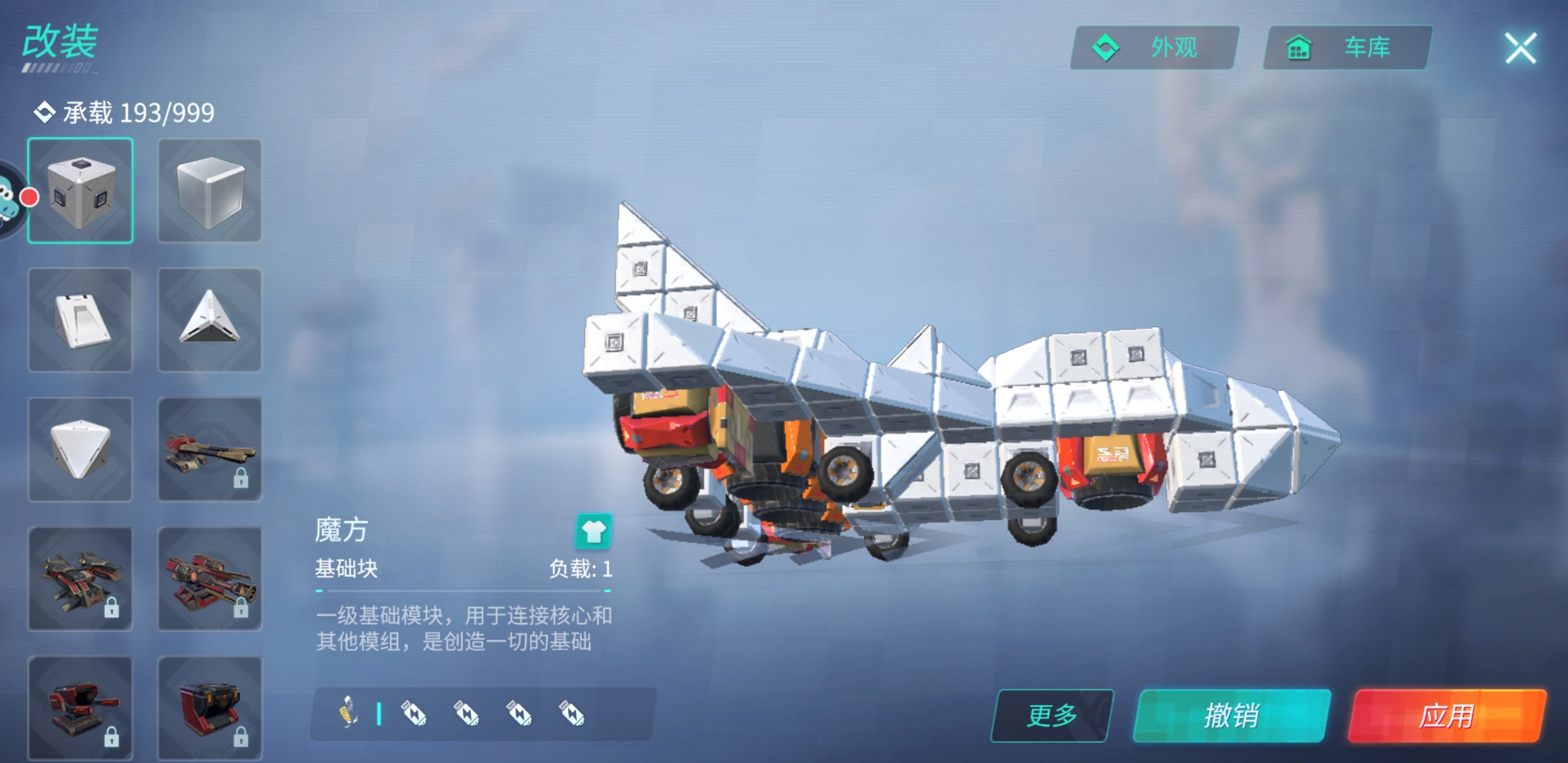Open the locked red ammo crate module
Viewport: 1568px width, 763px height.
210,709
